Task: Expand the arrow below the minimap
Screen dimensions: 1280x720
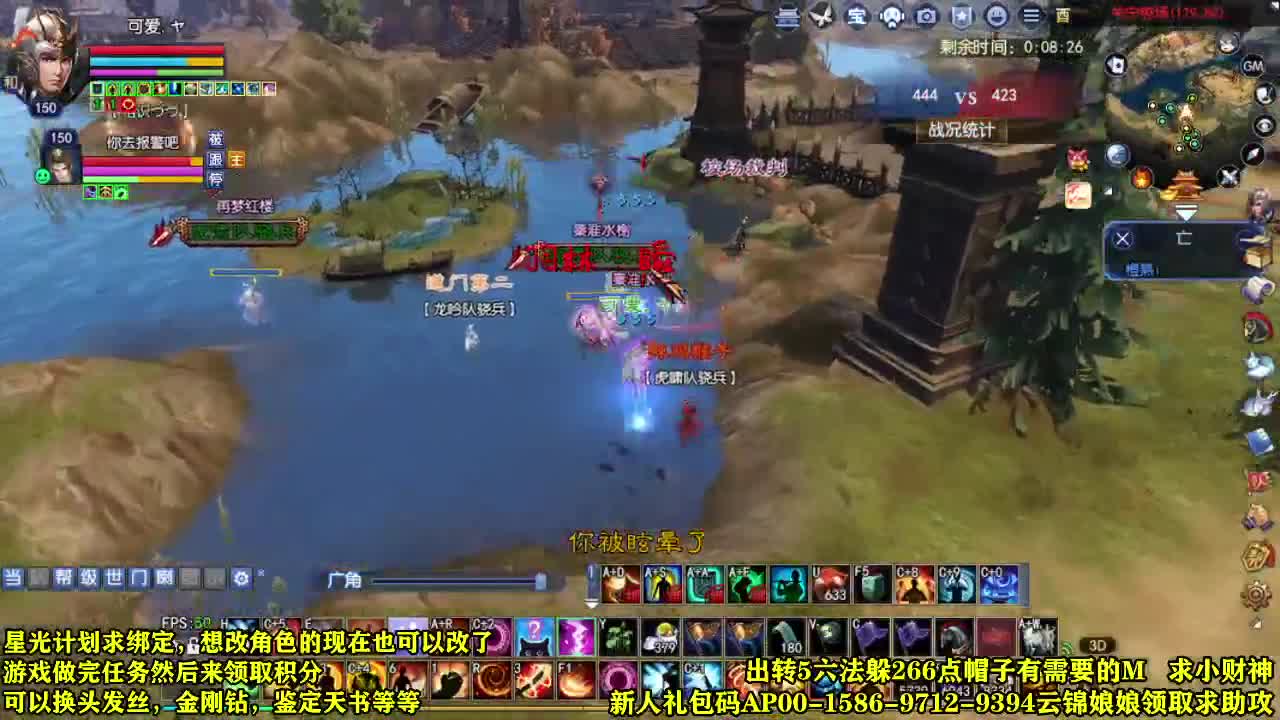Action: pos(1188,211)
